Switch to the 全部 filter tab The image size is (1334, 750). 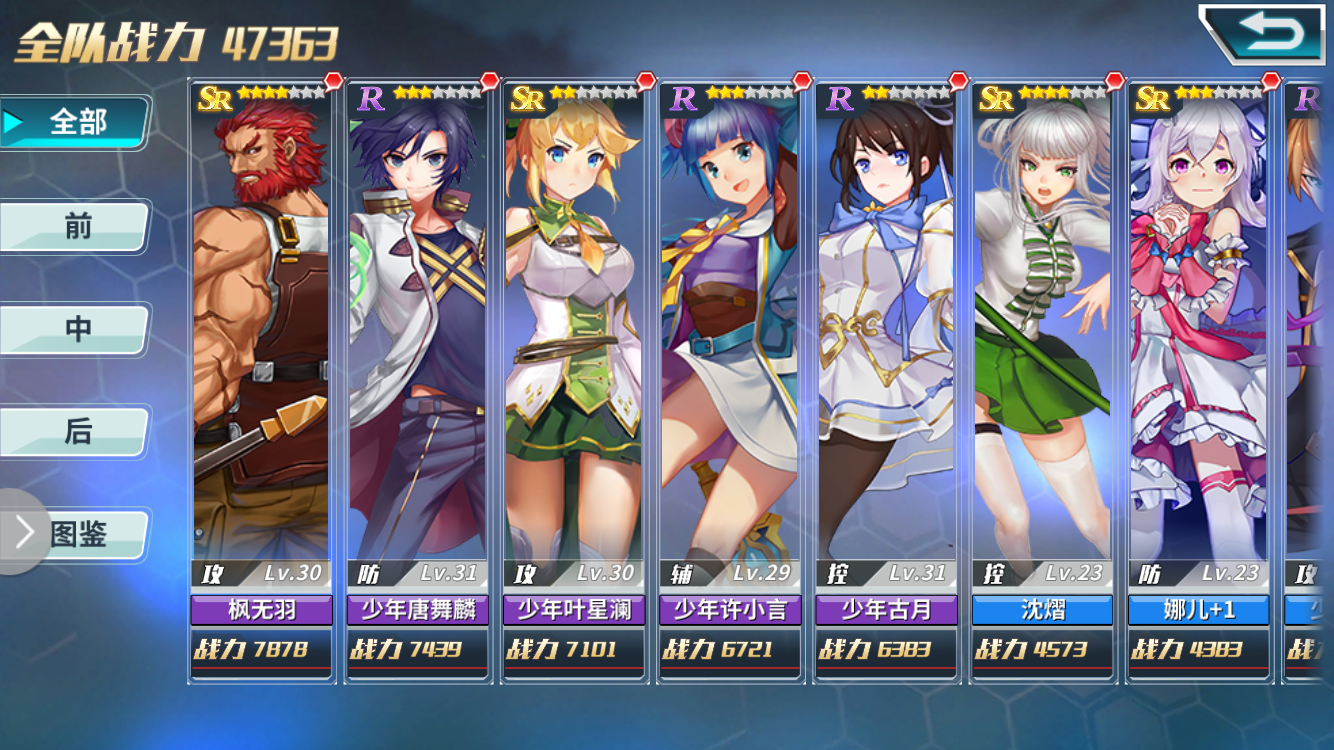click(x=76, y=122)
